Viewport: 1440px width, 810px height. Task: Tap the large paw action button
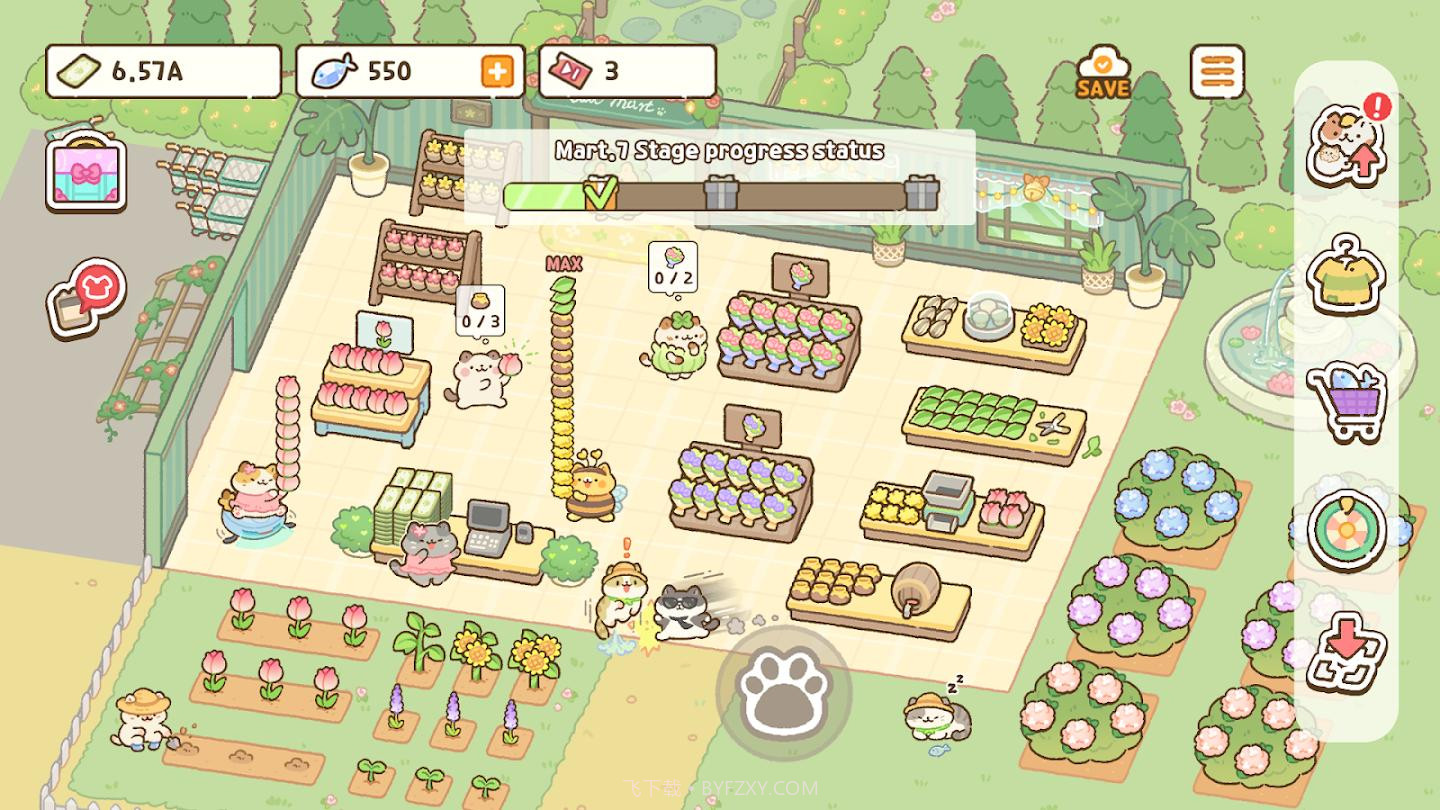[783, 692]
